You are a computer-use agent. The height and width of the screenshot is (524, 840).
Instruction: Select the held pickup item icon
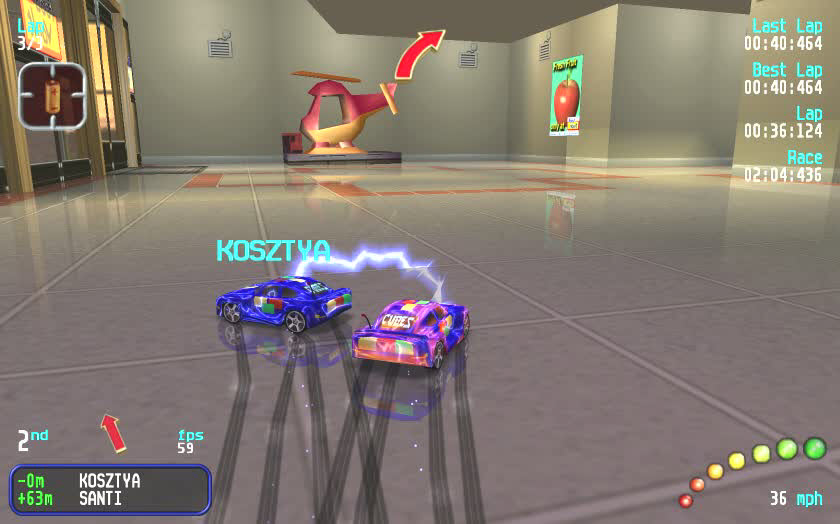click(x=52, y=95)
